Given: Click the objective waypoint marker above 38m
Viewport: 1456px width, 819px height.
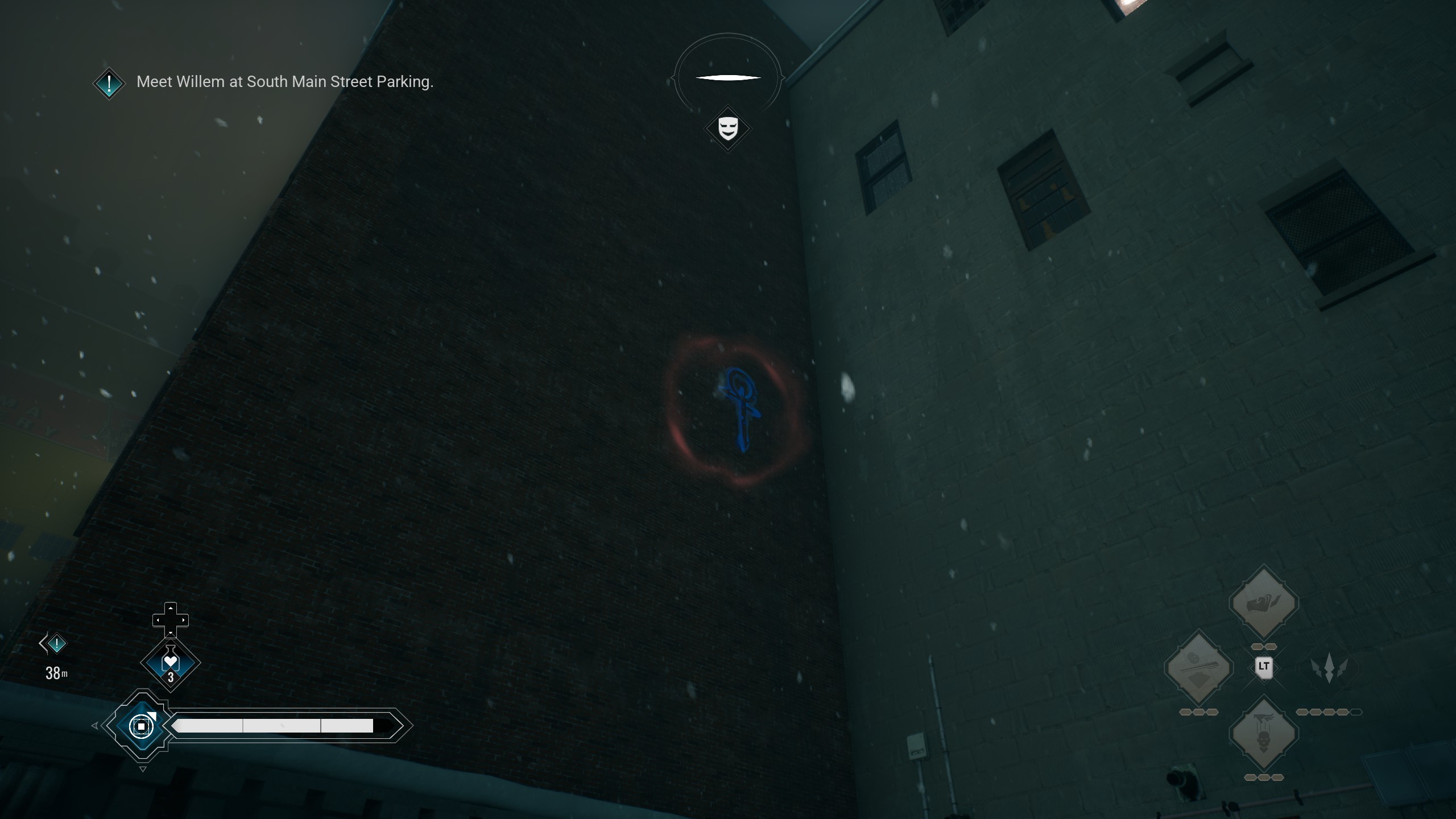Looking at the screenshot, I should point(56,644).
